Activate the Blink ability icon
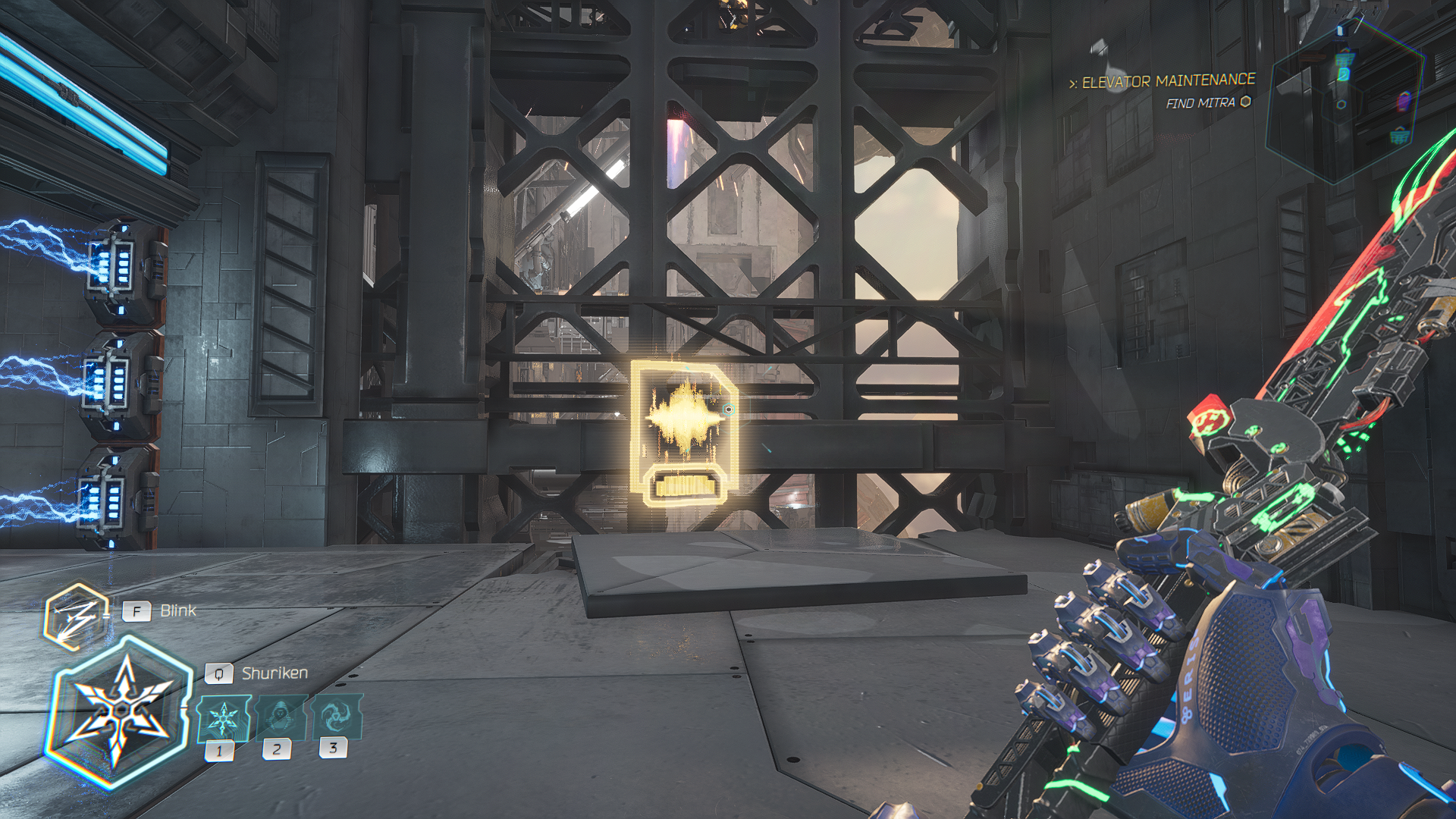The width and height of the screenshot is (1456, 819). pos(74,616)
